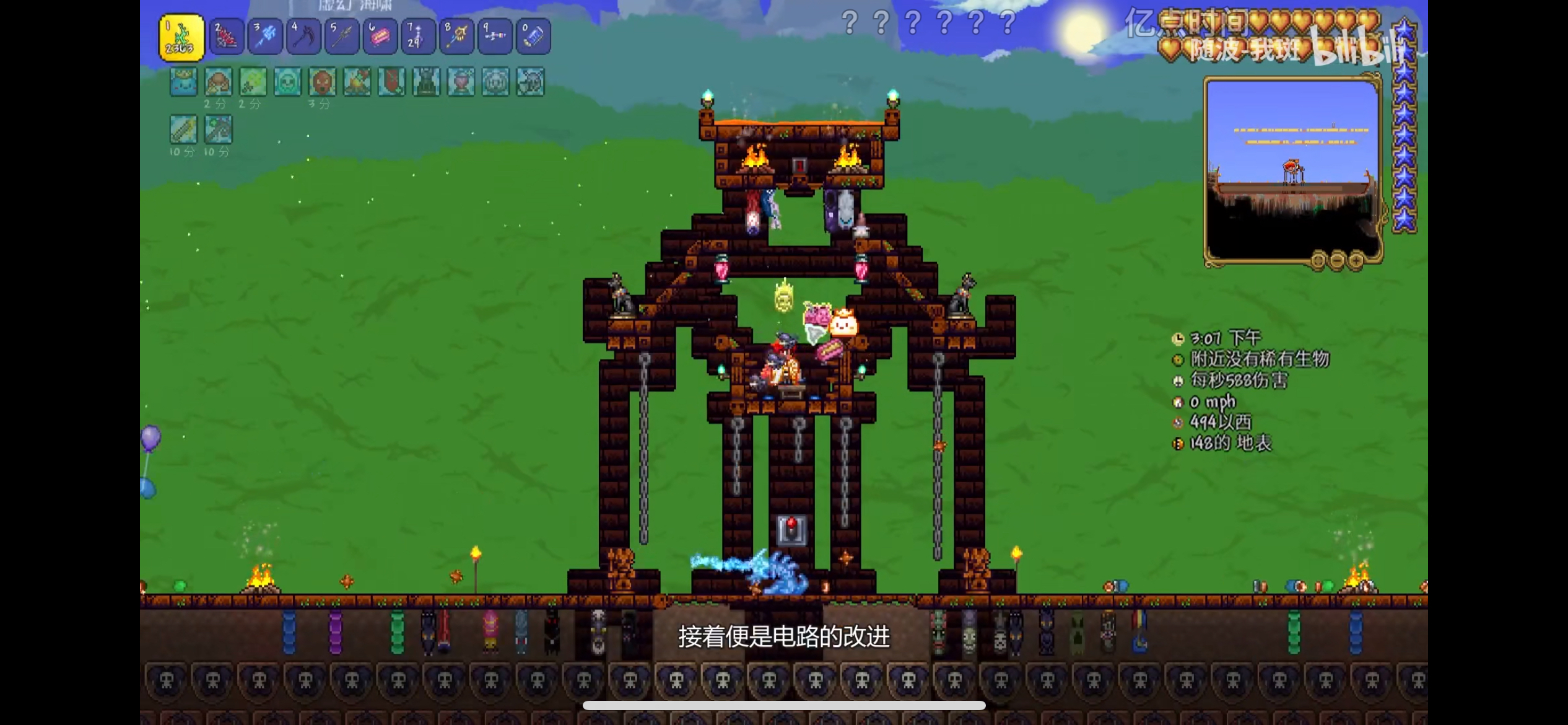Viewport: 1568px width, 725px height.
Task: Select the blue pickaxe in hotbar slot 3
Action: (265, 36)
